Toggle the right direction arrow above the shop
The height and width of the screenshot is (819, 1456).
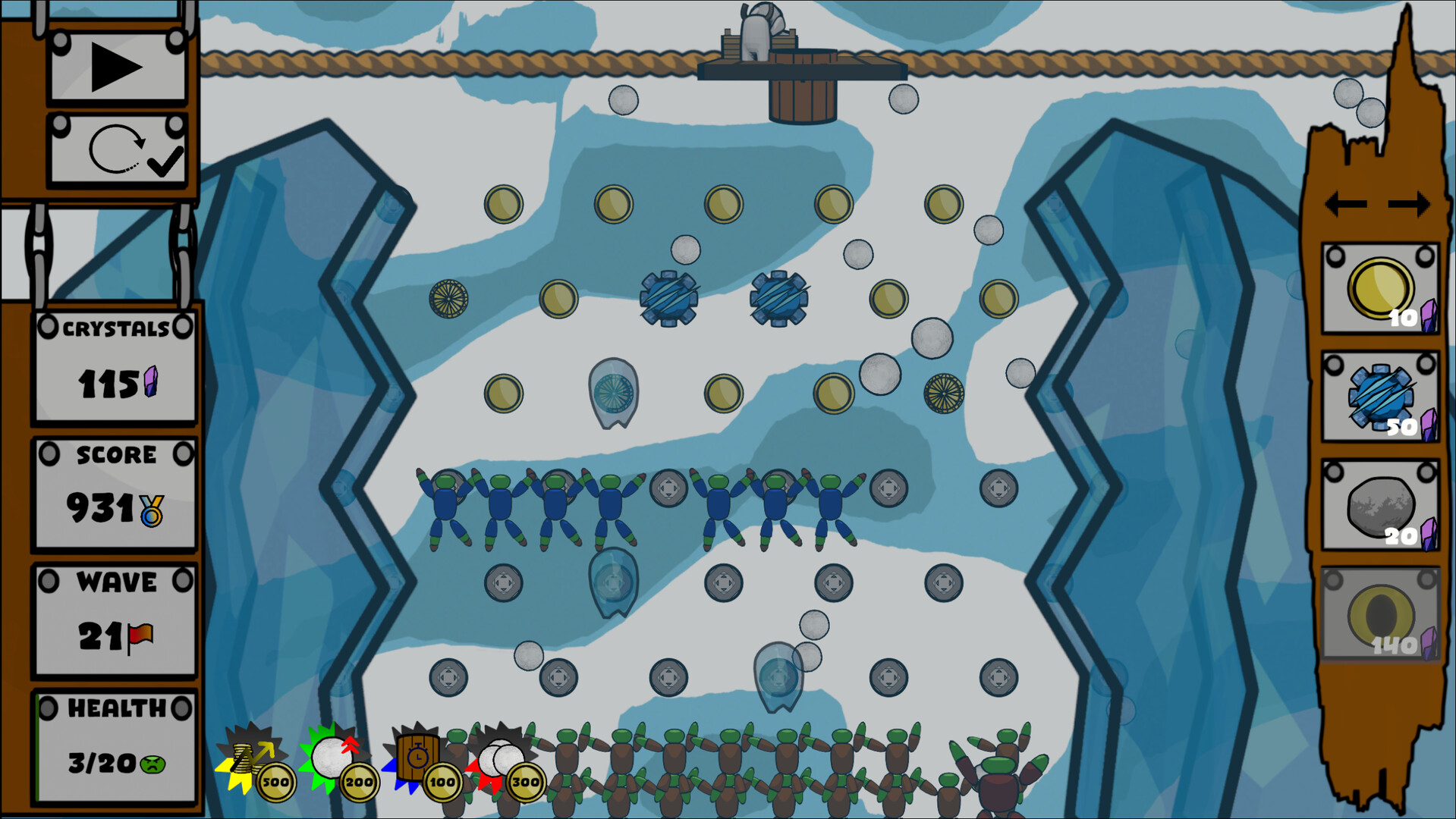(x=1407, y=203)
